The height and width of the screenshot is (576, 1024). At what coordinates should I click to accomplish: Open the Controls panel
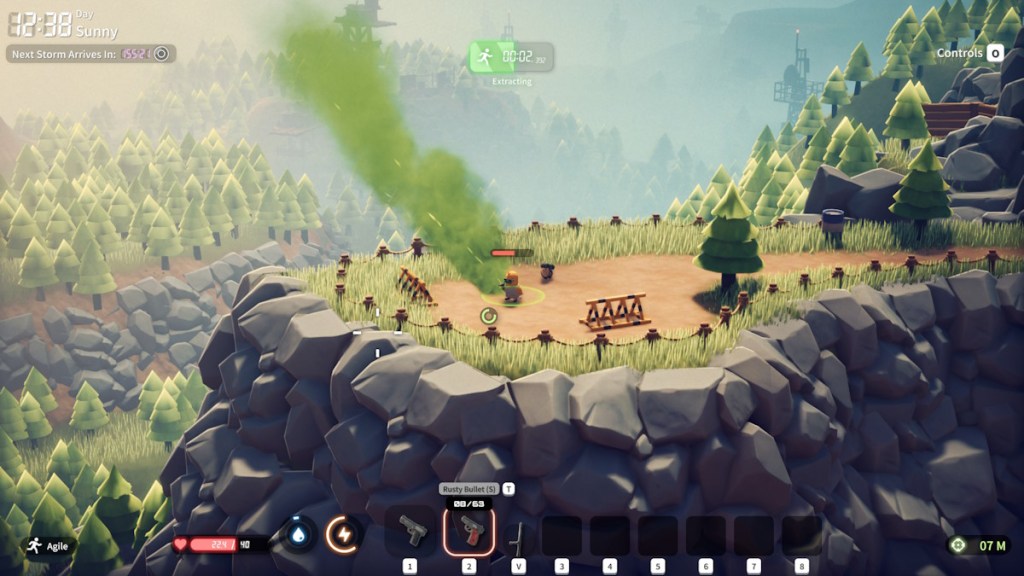970,53
